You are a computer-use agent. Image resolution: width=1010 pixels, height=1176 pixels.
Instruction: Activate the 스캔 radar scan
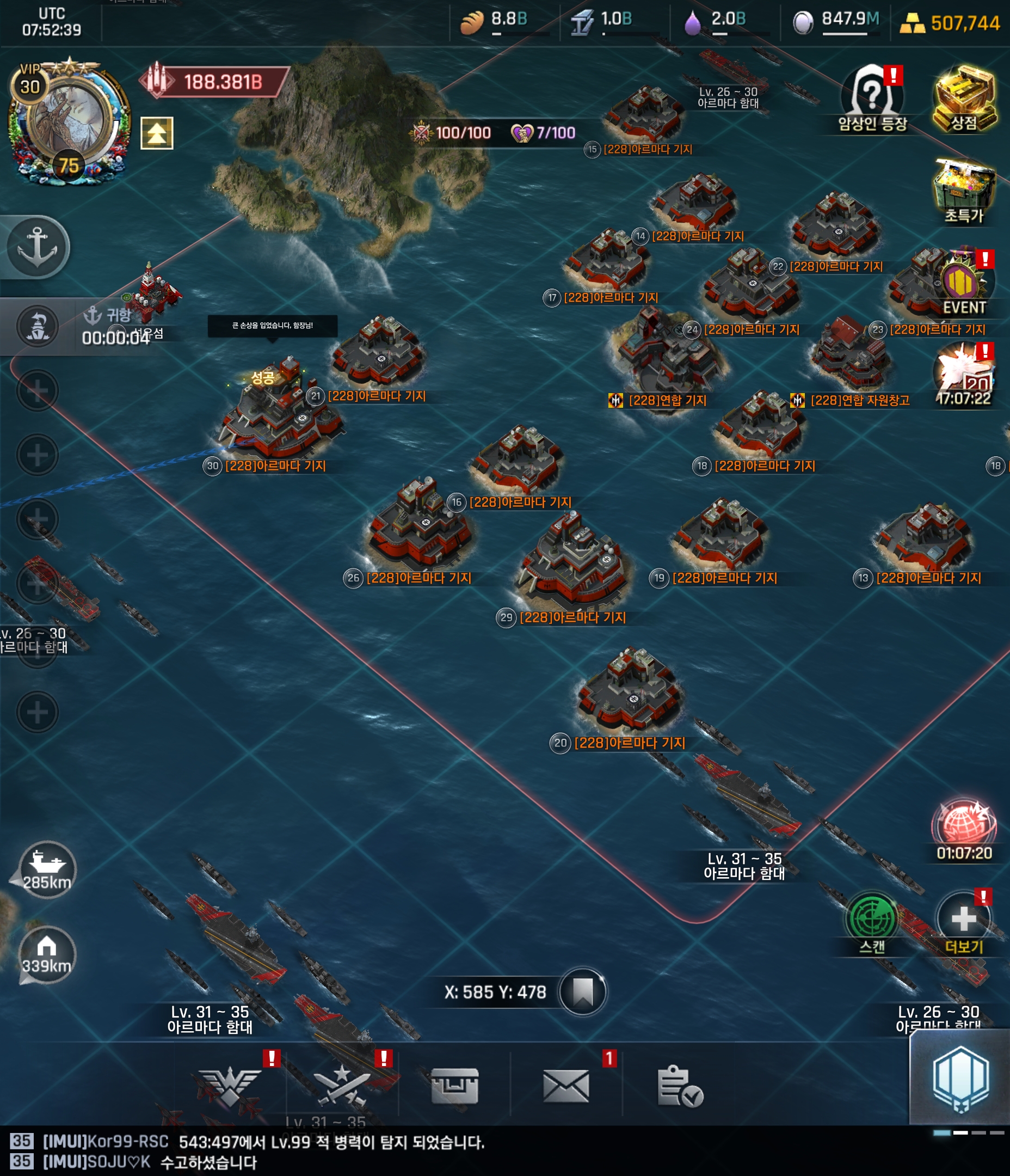point(872,920)
